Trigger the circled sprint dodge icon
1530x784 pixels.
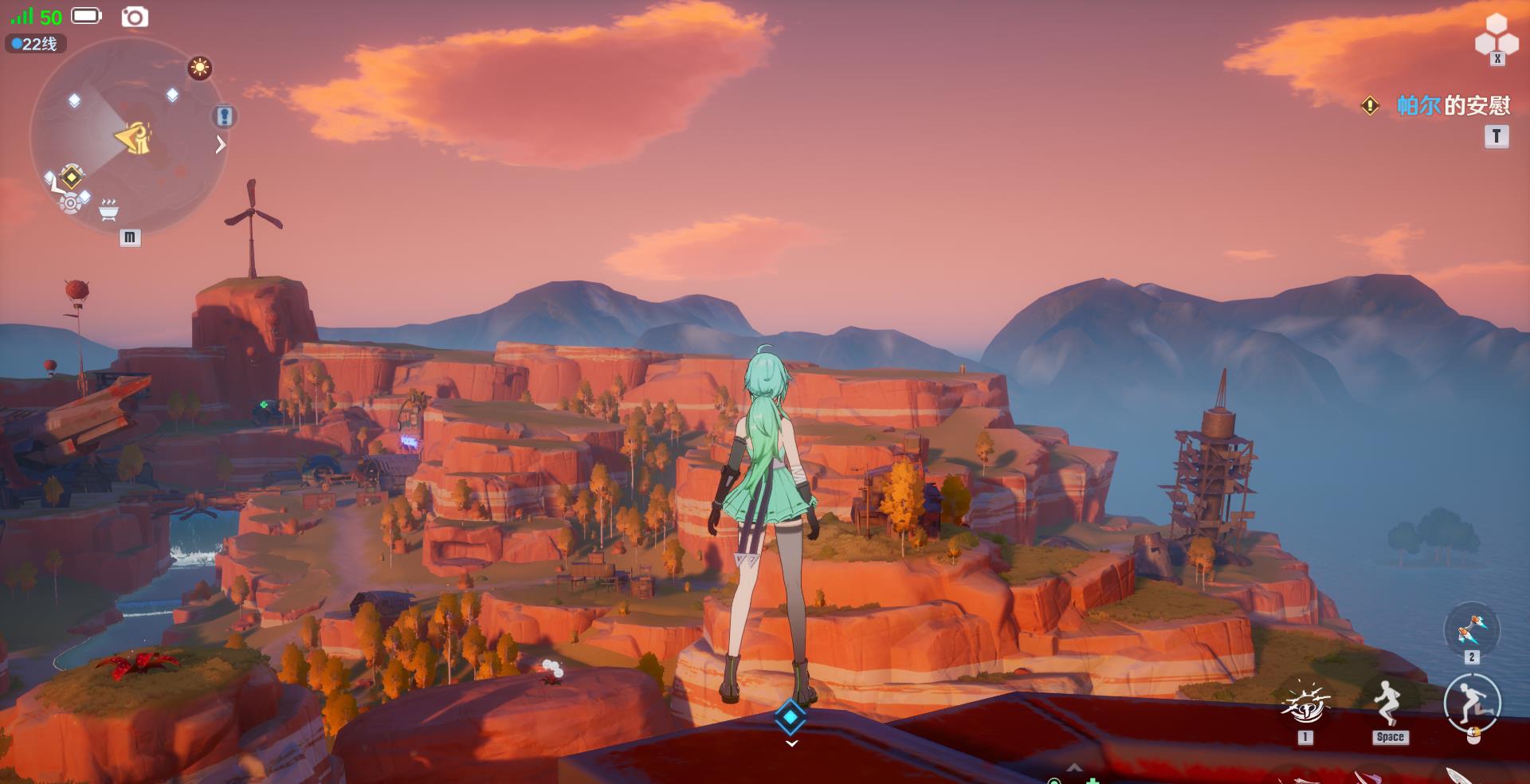tap(1472, 703)
